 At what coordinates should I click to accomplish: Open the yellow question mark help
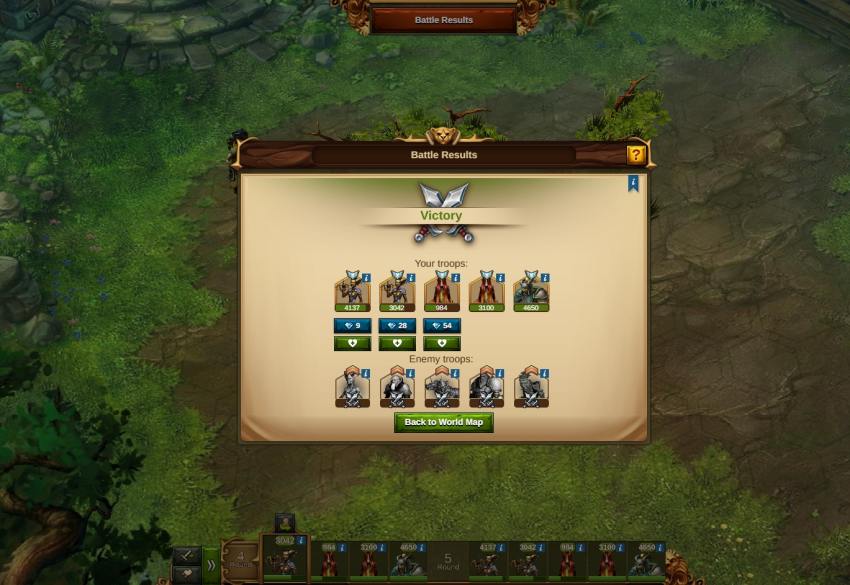(x=636, y=155)
